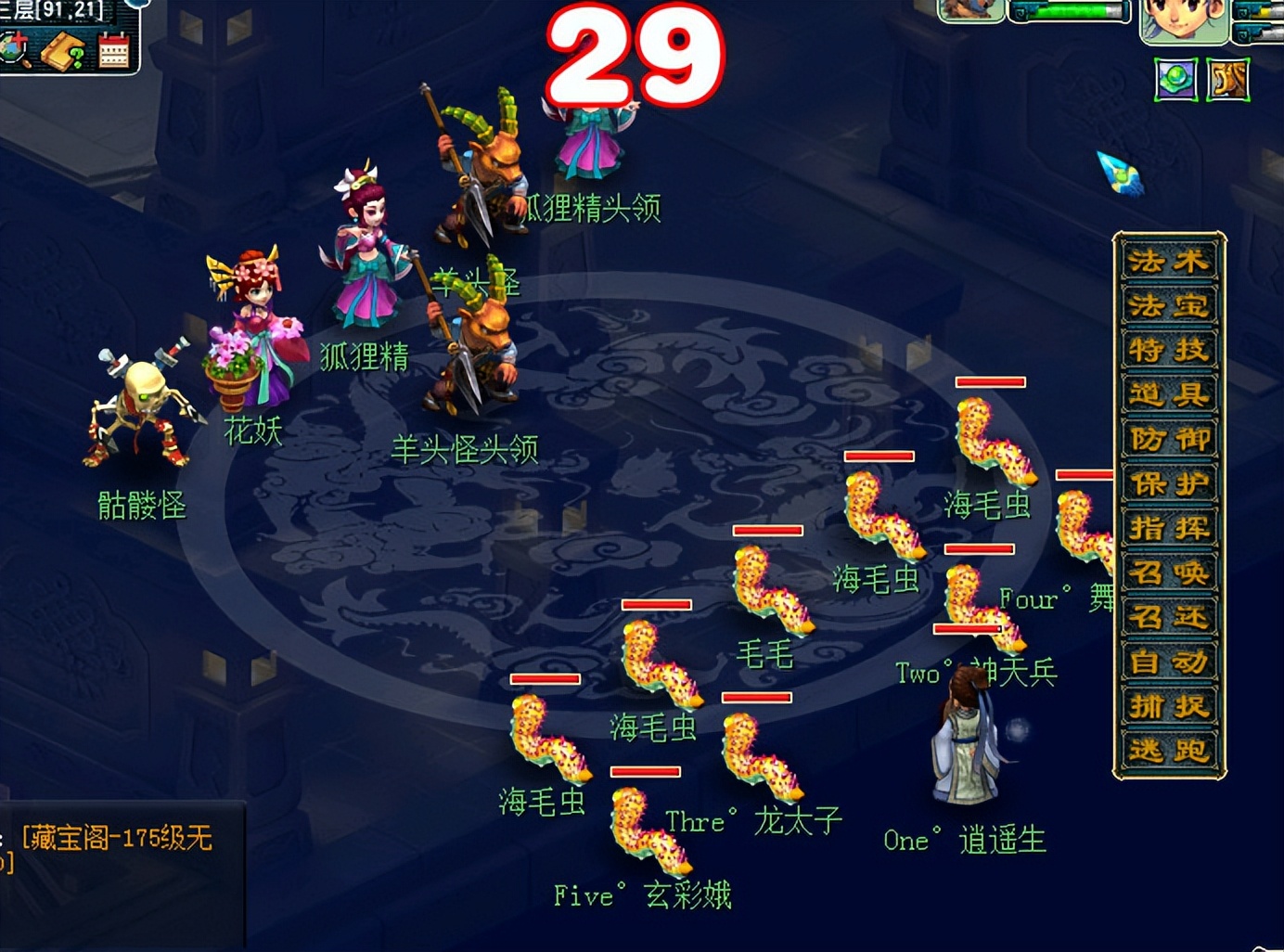Click your character's portrait at top right
This screenshot has height=952, width=1284.
pyautogui.click(x=1186, y=19)
